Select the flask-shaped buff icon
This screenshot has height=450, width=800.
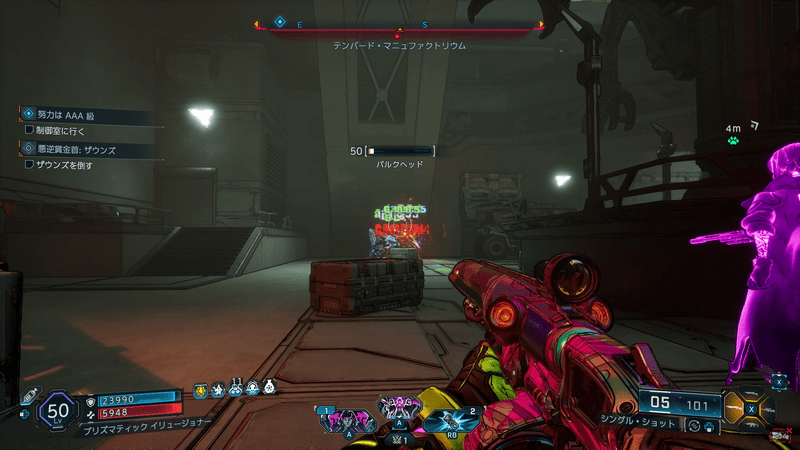269,388
